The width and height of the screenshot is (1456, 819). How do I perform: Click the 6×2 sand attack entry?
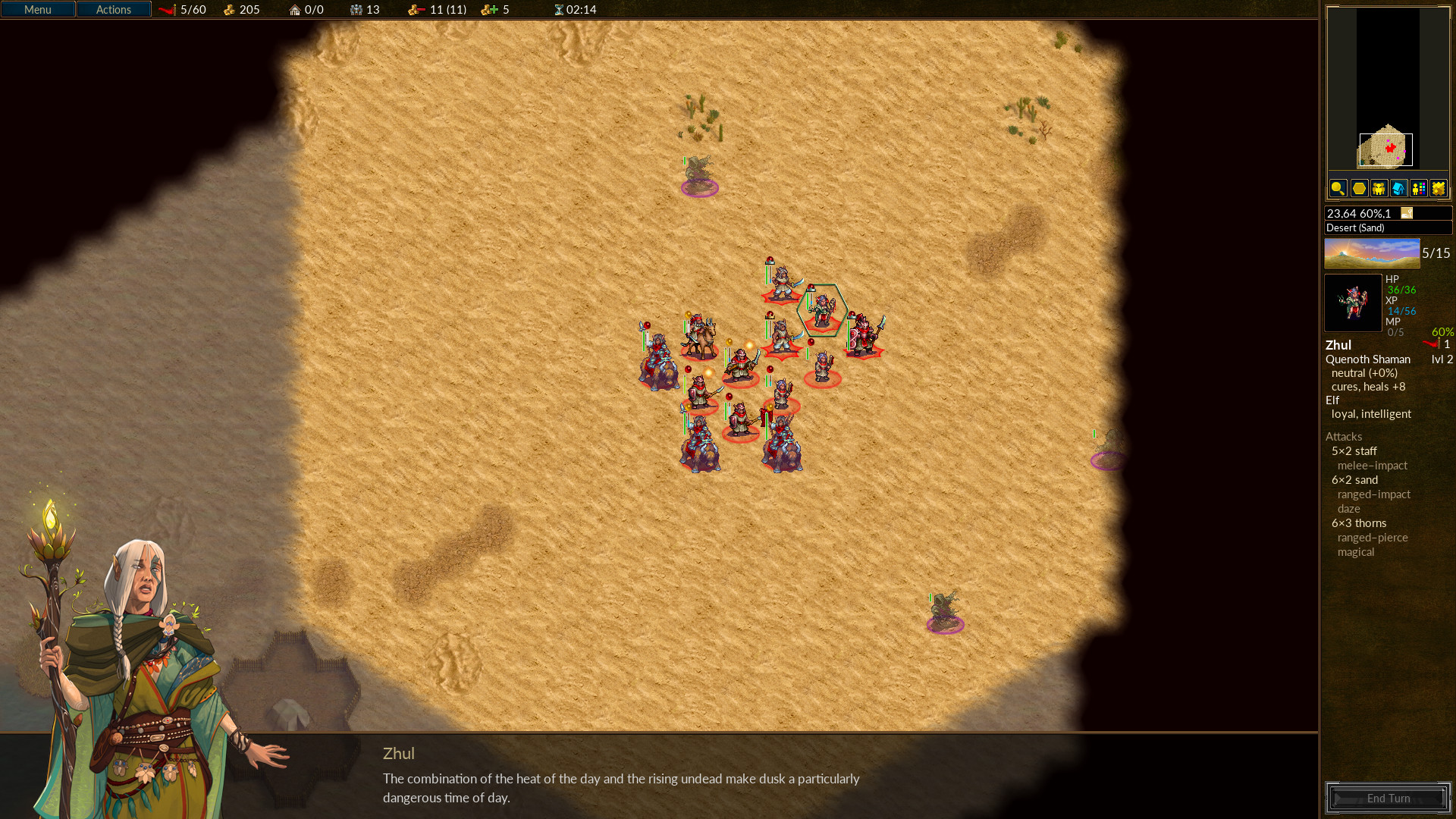click(1355, 480)
